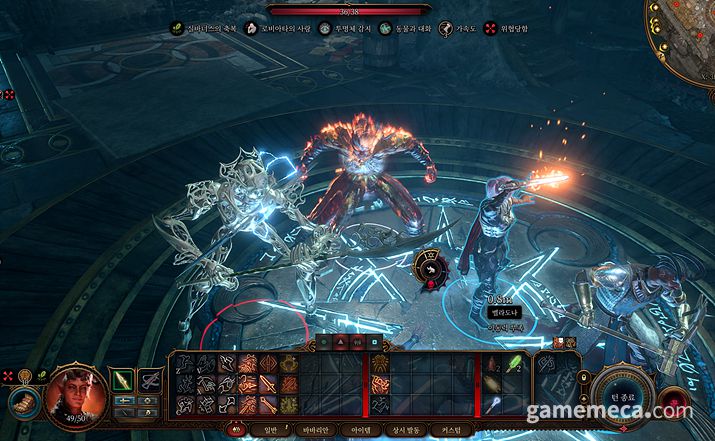The image size is (715, 441).
Task: Click the 턴 종료 (End Turn) button
Action: click(x=628, y=394)
